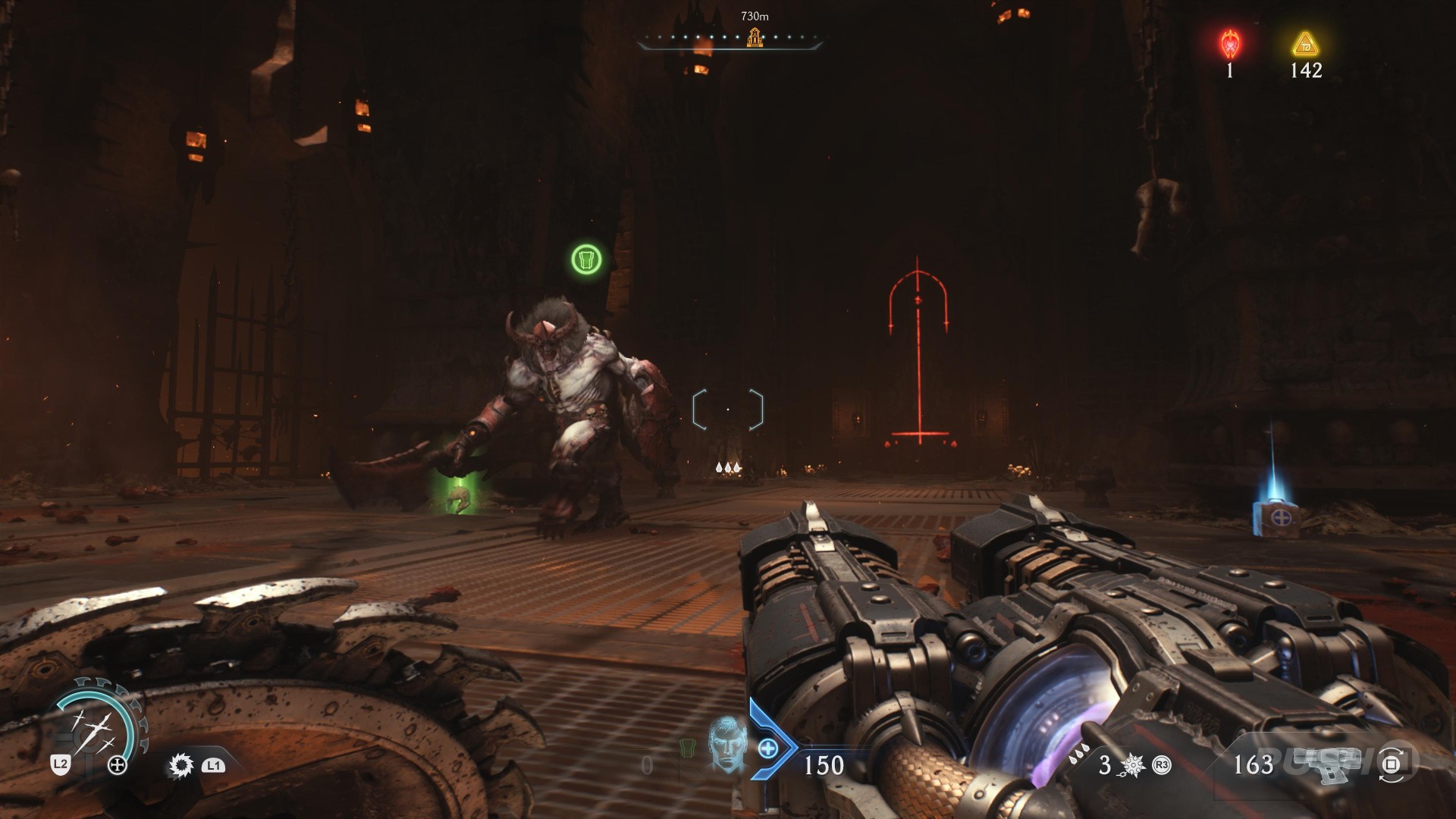1456x819 pixels.
Task: Select the dim green armor icon
Action: pos(687,748)
